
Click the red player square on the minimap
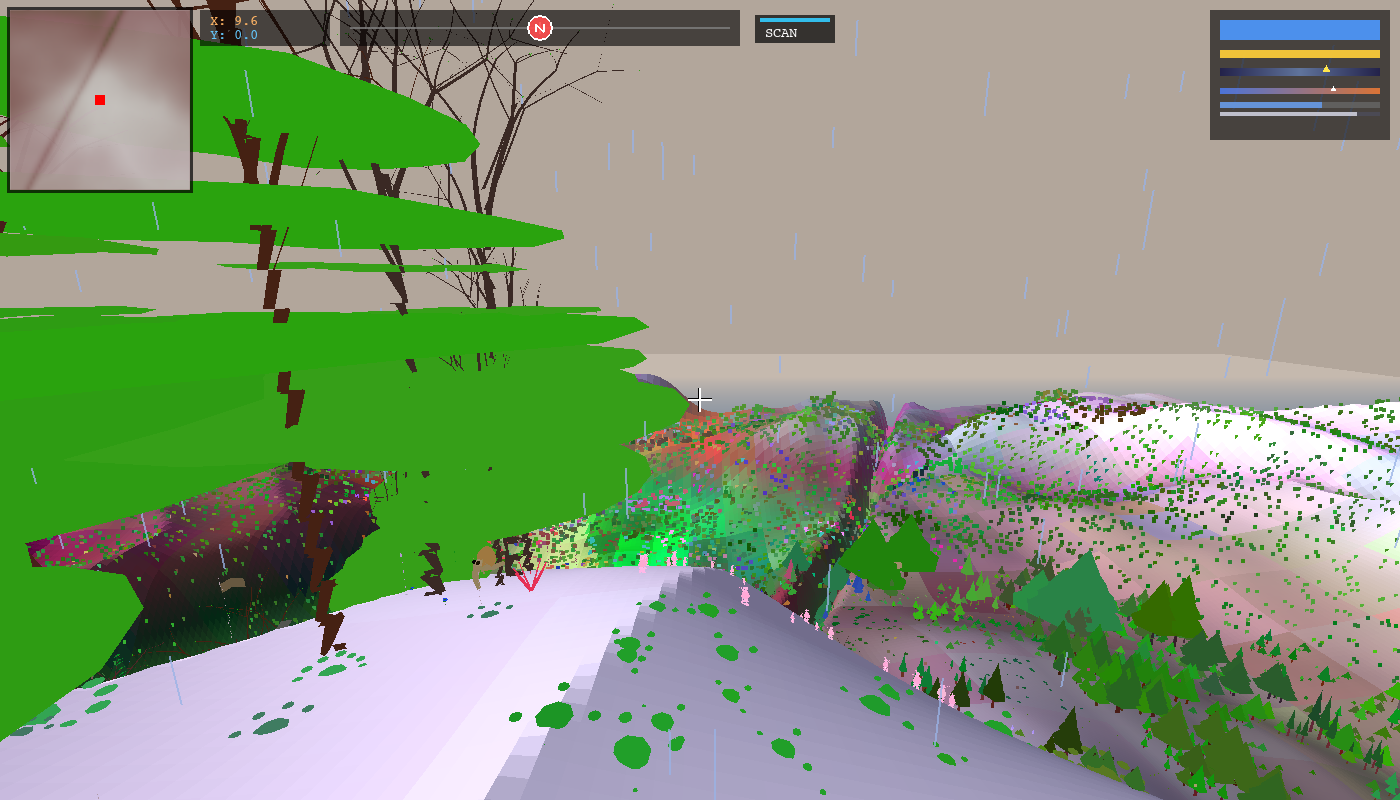98,99
